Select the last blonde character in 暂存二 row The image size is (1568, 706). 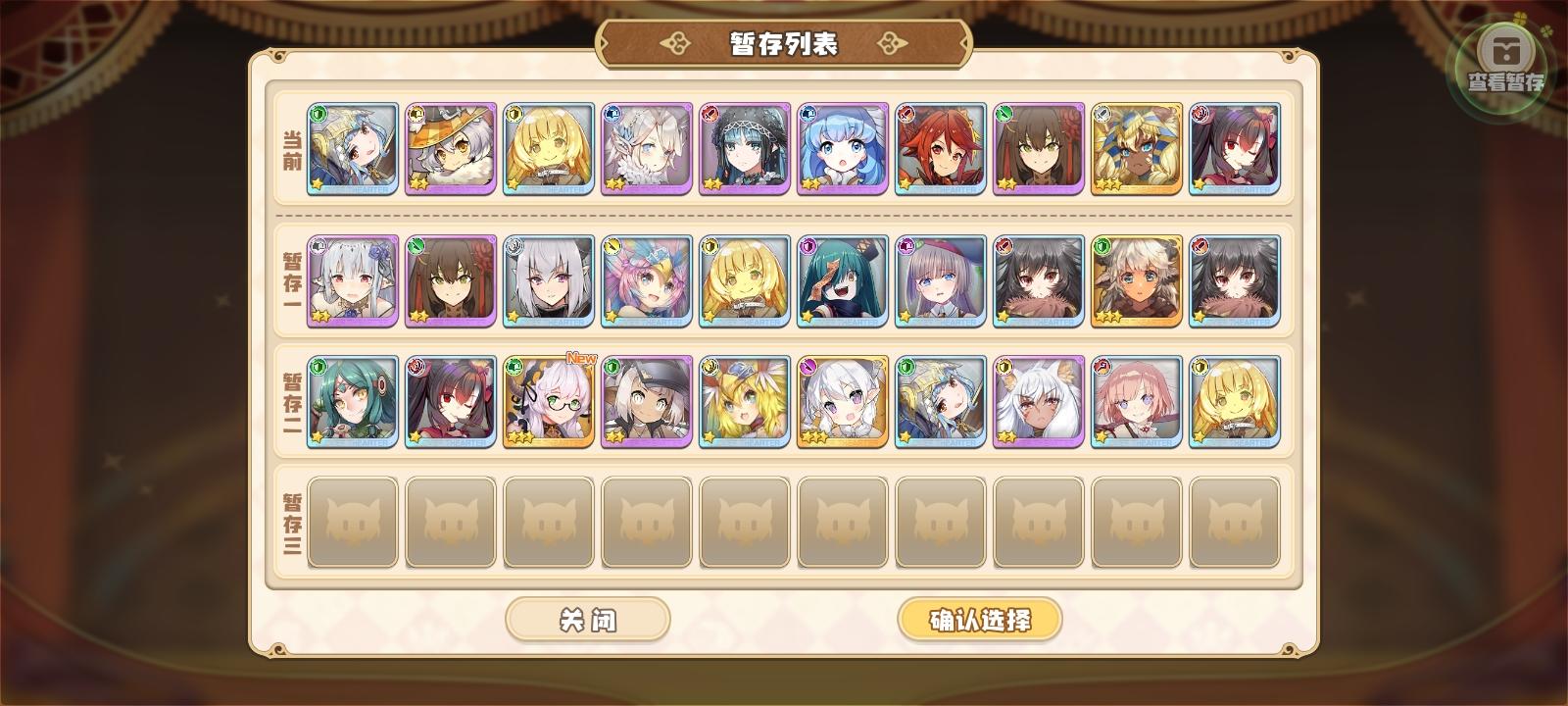pyautogui.click(x=1233, y=404)
